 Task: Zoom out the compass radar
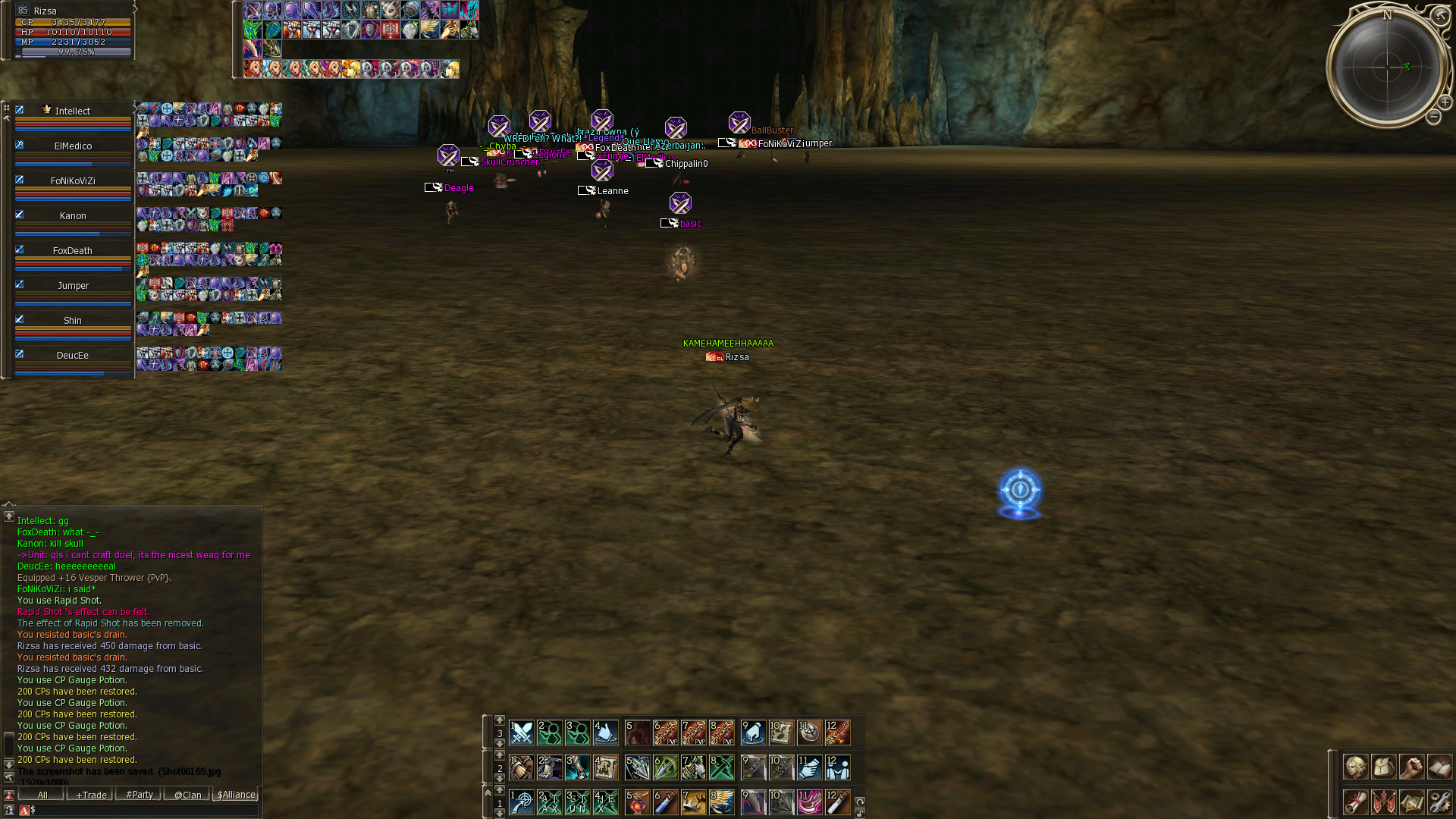(x=1432, y=117)
